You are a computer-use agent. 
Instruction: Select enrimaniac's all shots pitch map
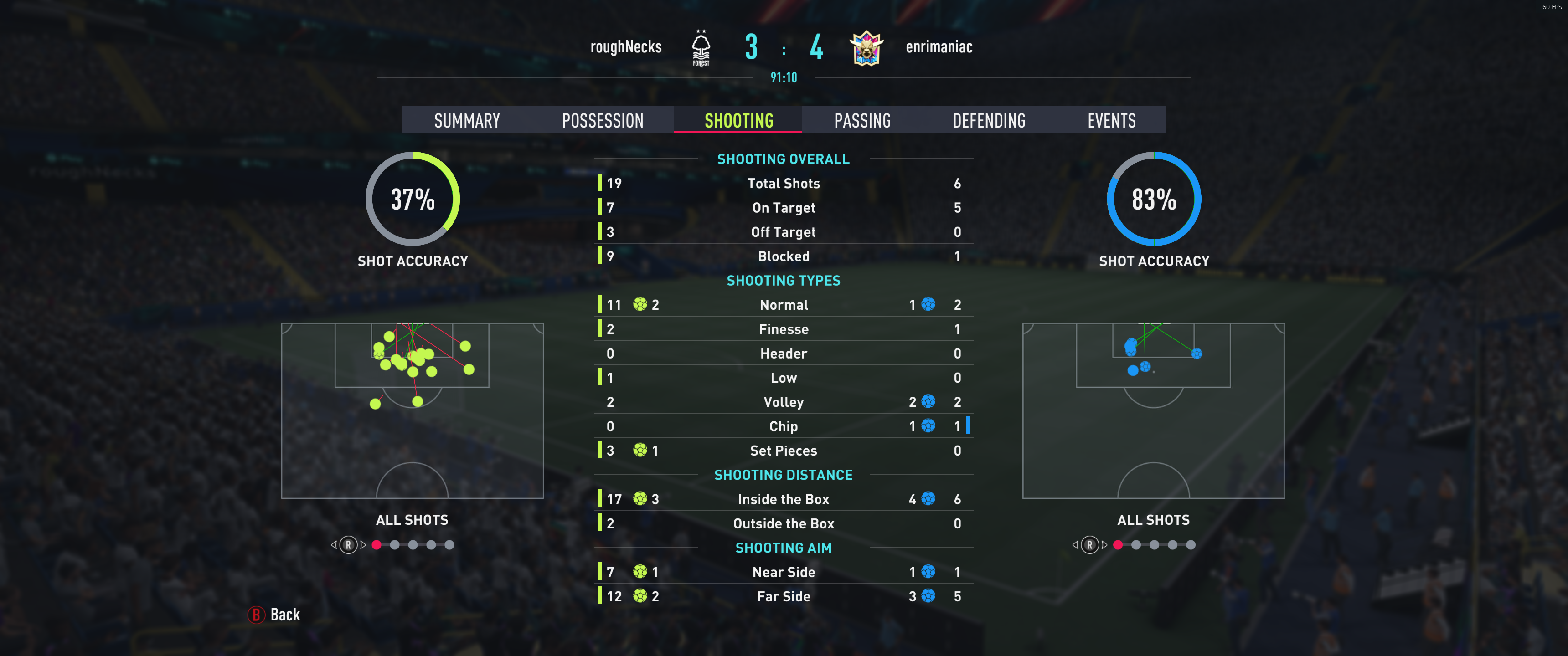point(1153,410)
